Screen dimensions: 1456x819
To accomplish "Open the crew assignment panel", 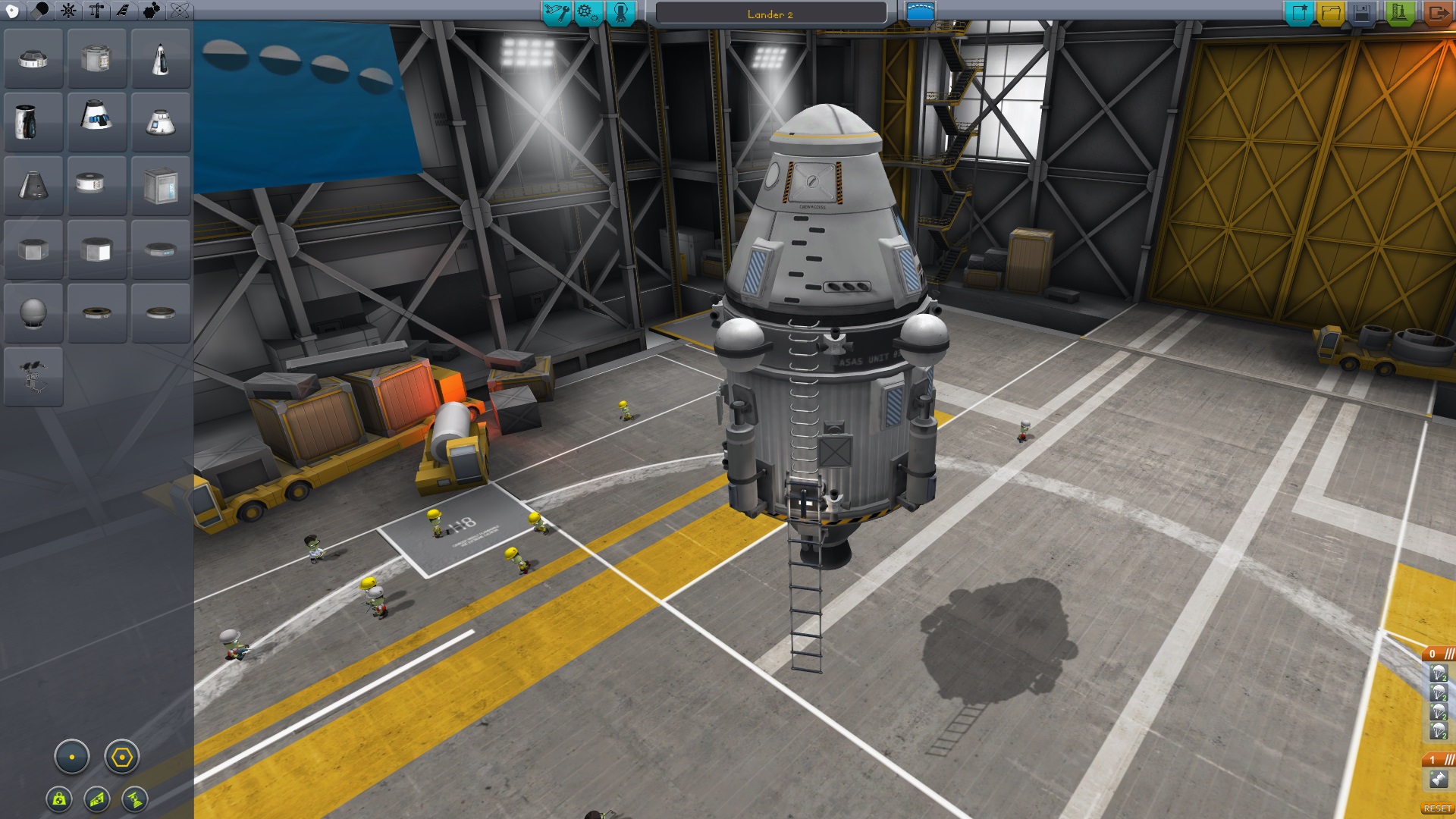I will click(620, 13).
